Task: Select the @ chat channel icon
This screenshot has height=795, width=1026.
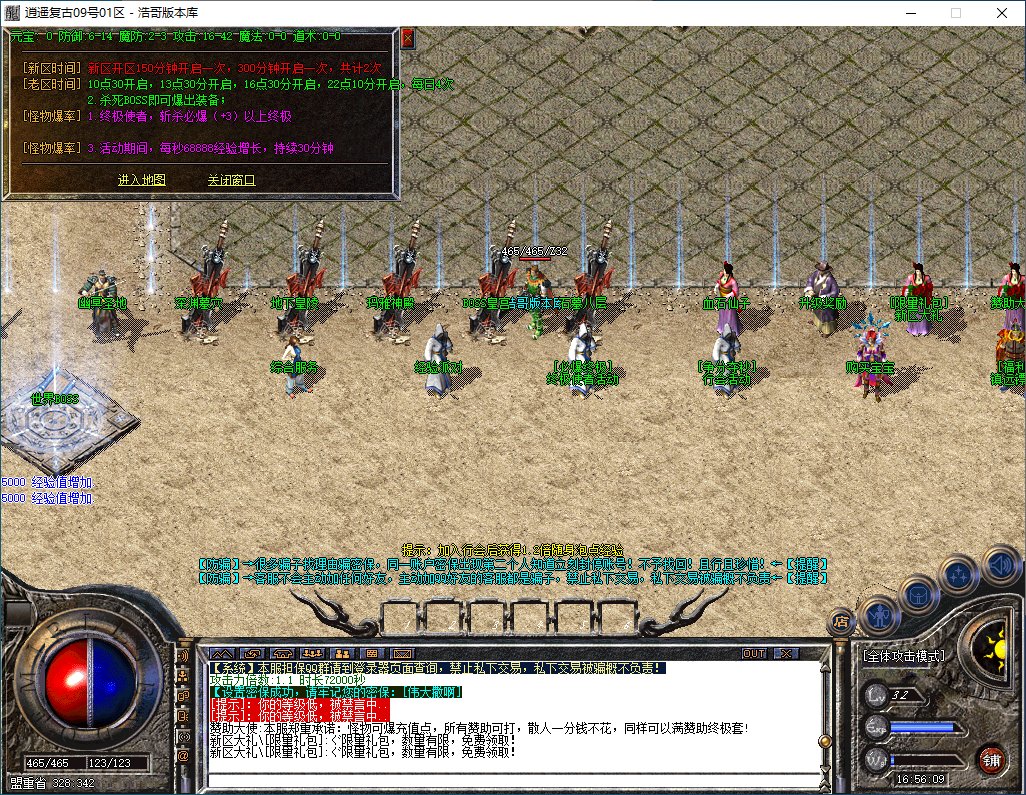Action: pyautogui.click(x=183, y=757)
